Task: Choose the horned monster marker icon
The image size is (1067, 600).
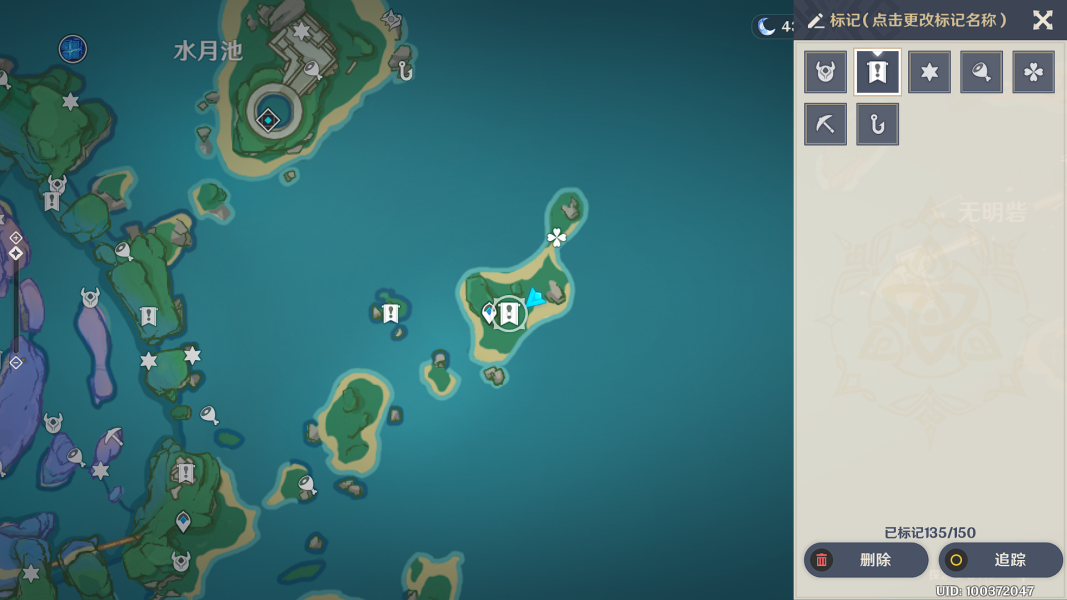Action: pos(825,72)
